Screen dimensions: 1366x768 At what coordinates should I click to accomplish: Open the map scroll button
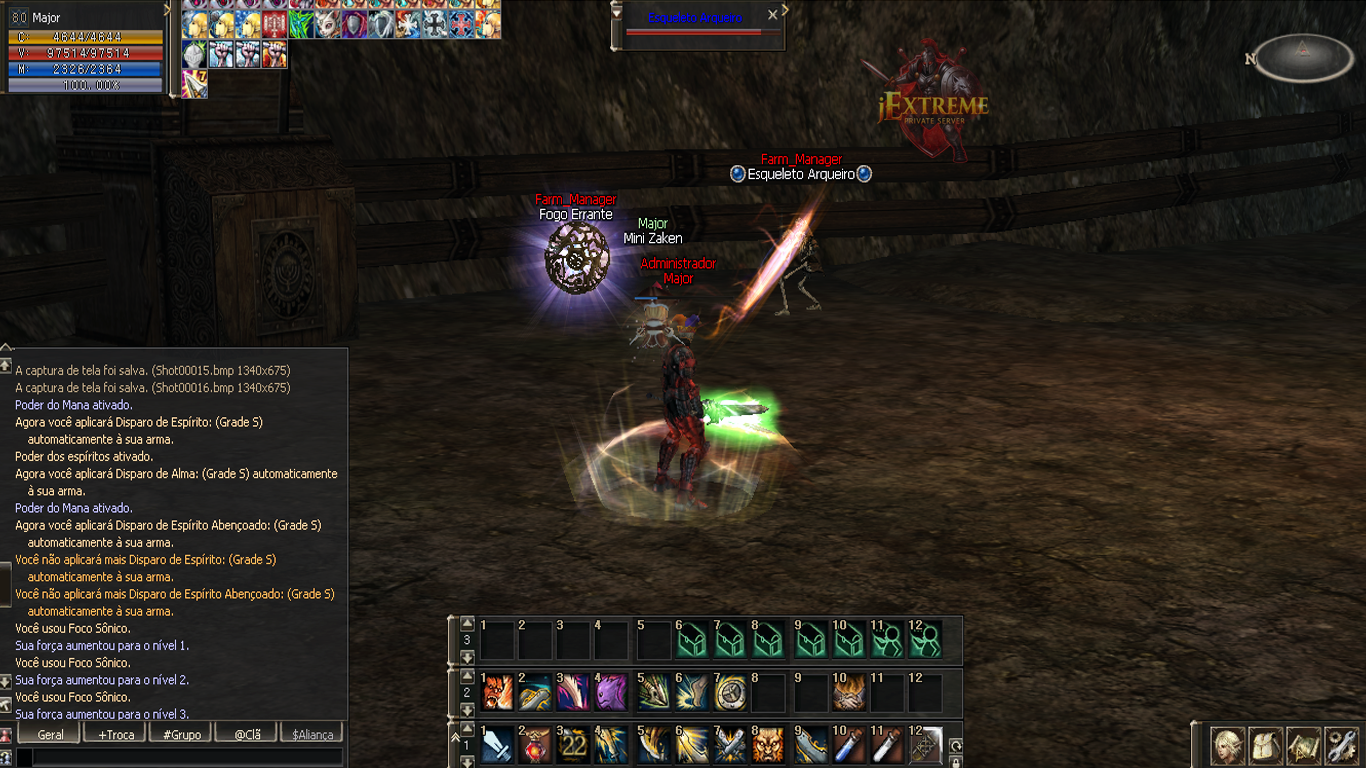click(1303, 746)
